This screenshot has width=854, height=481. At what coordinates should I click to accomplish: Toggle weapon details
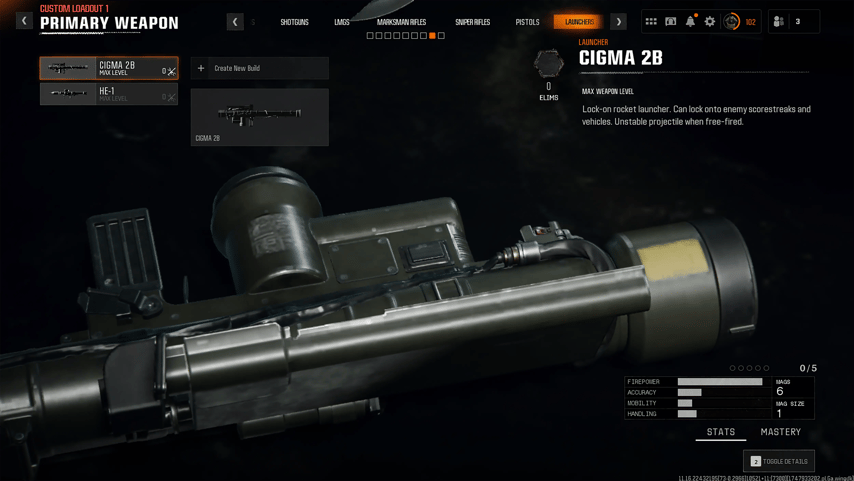[x=779, y=461]
